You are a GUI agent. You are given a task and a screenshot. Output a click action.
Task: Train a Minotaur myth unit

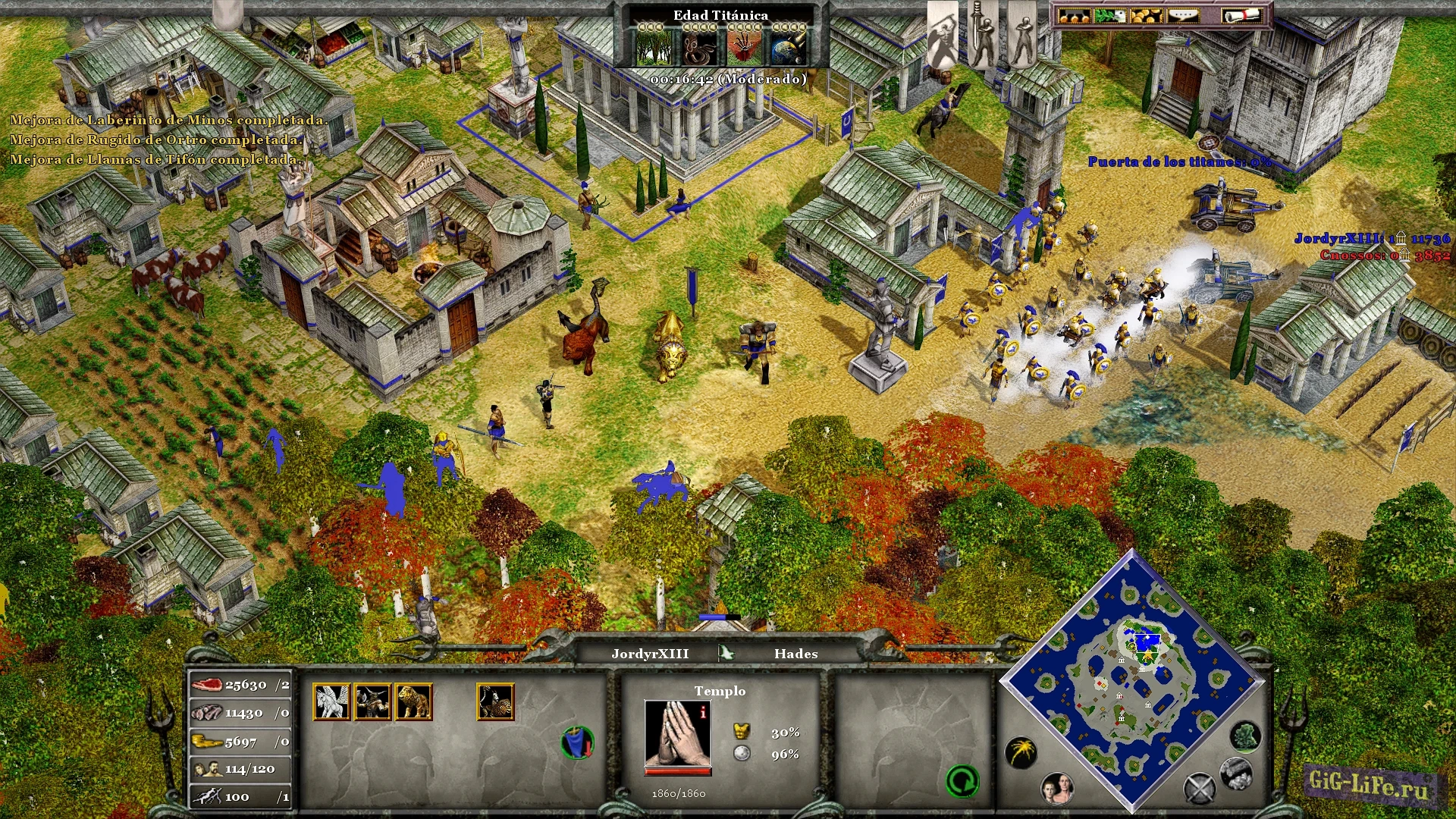(372, 701)
